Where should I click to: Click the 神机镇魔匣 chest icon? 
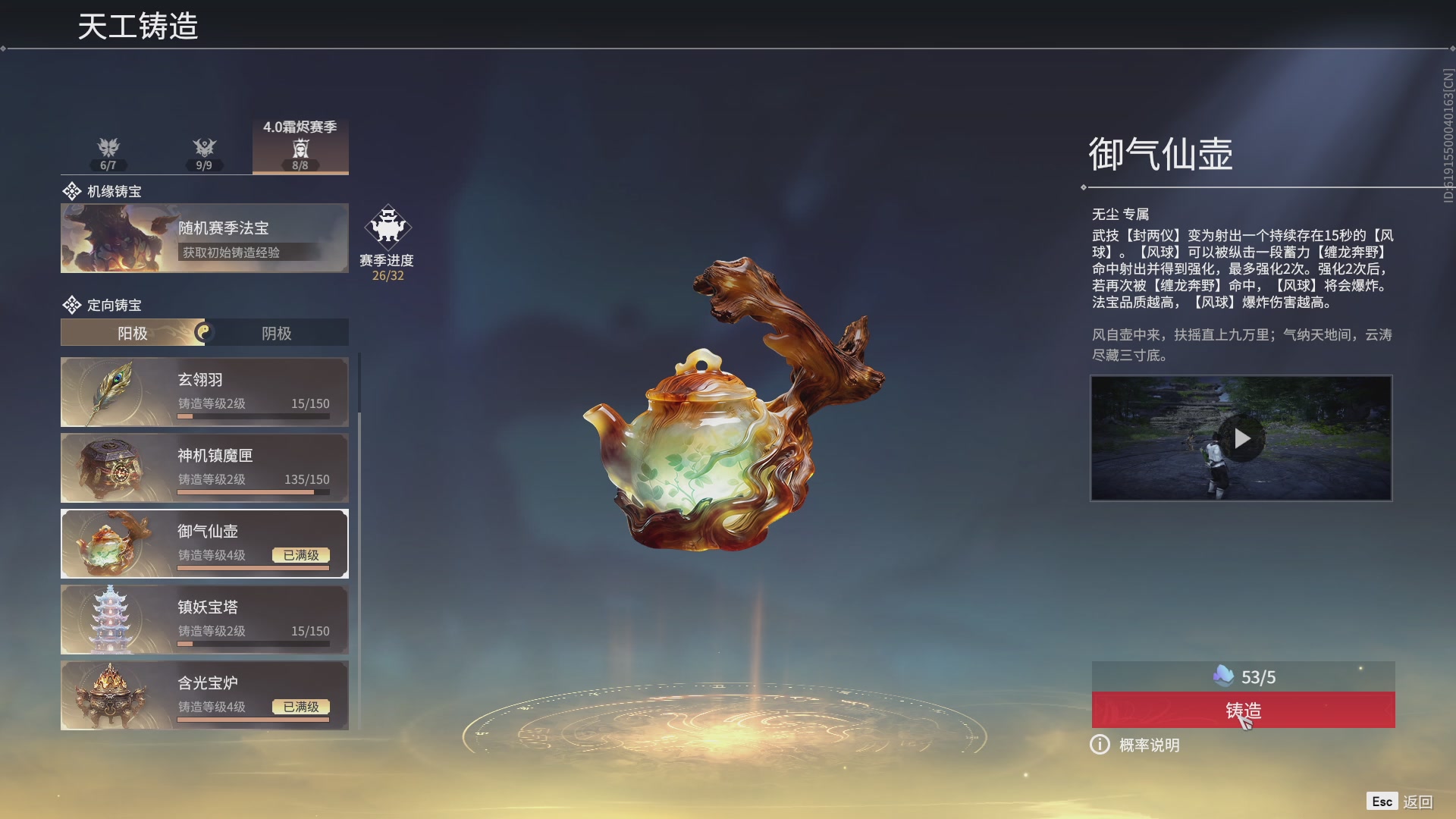click(110, 467)
